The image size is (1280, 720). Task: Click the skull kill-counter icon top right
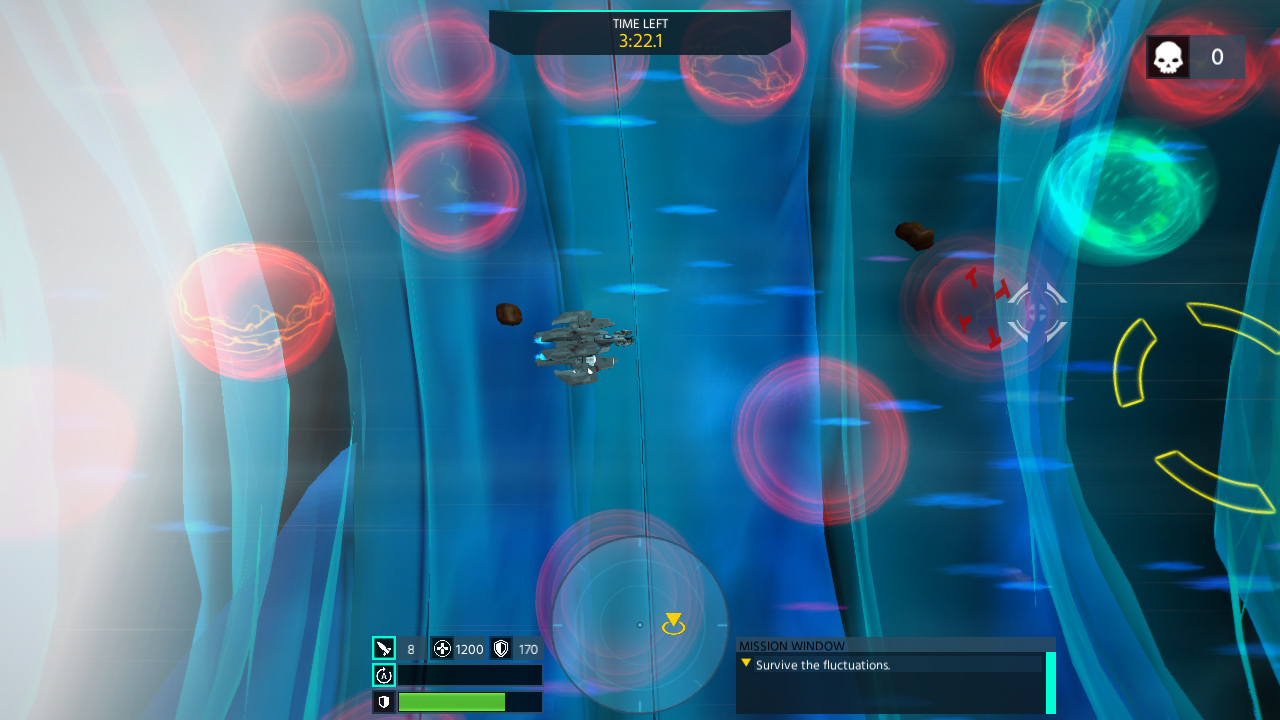(x=1167, y=57)
